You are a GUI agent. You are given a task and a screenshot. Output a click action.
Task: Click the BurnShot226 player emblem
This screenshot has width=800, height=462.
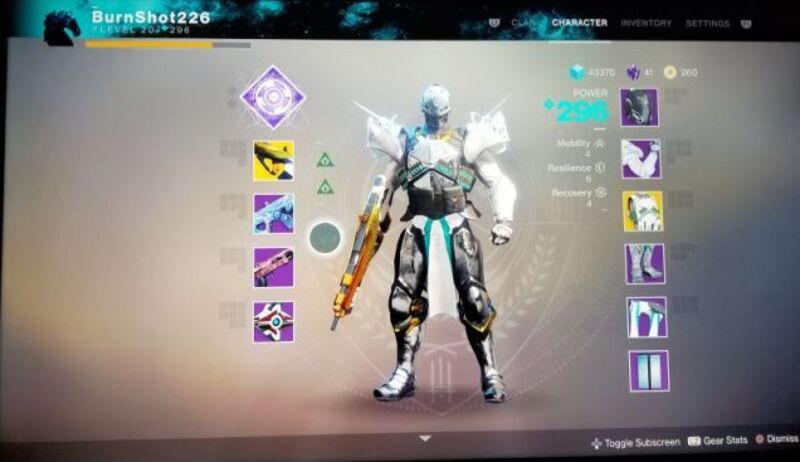point(62,25)
